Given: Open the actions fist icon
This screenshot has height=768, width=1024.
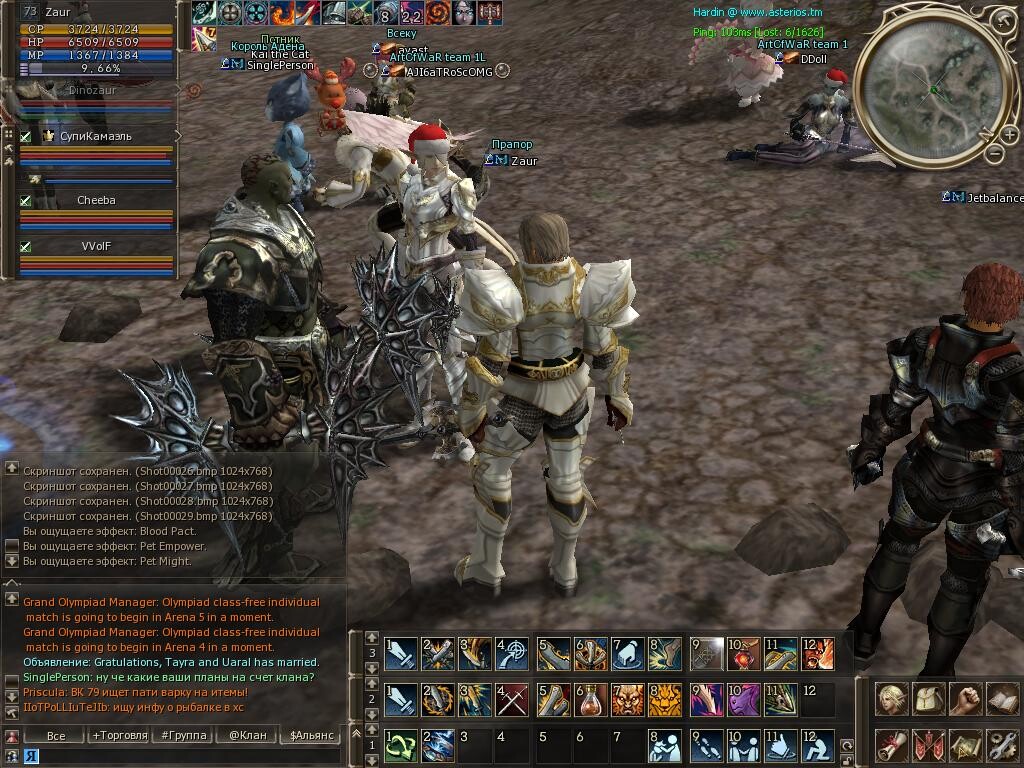Looking at the screenshot, I should coord(965,699).
